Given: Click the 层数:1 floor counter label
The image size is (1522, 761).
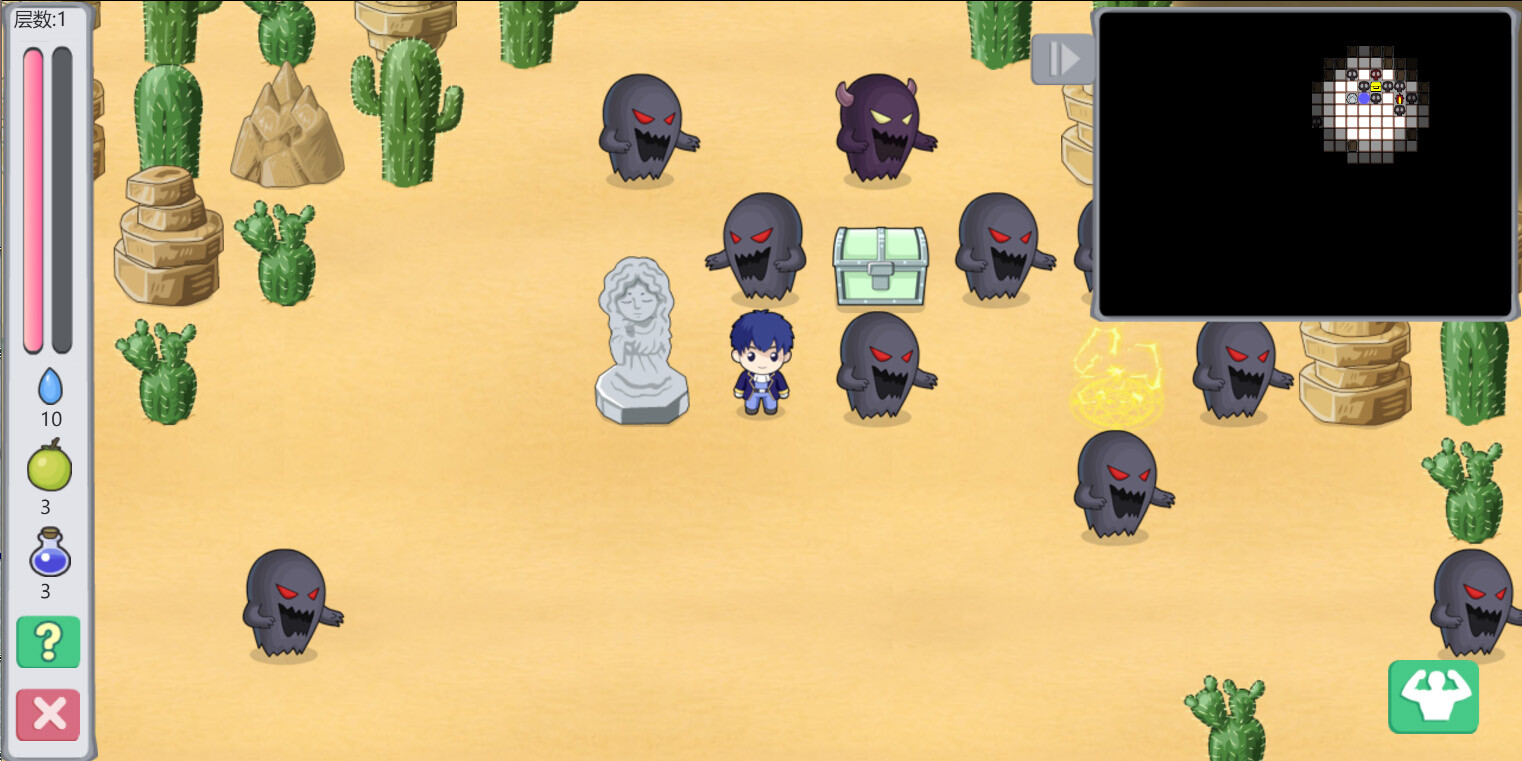Looking at the screenshot, I should (38, 20).
